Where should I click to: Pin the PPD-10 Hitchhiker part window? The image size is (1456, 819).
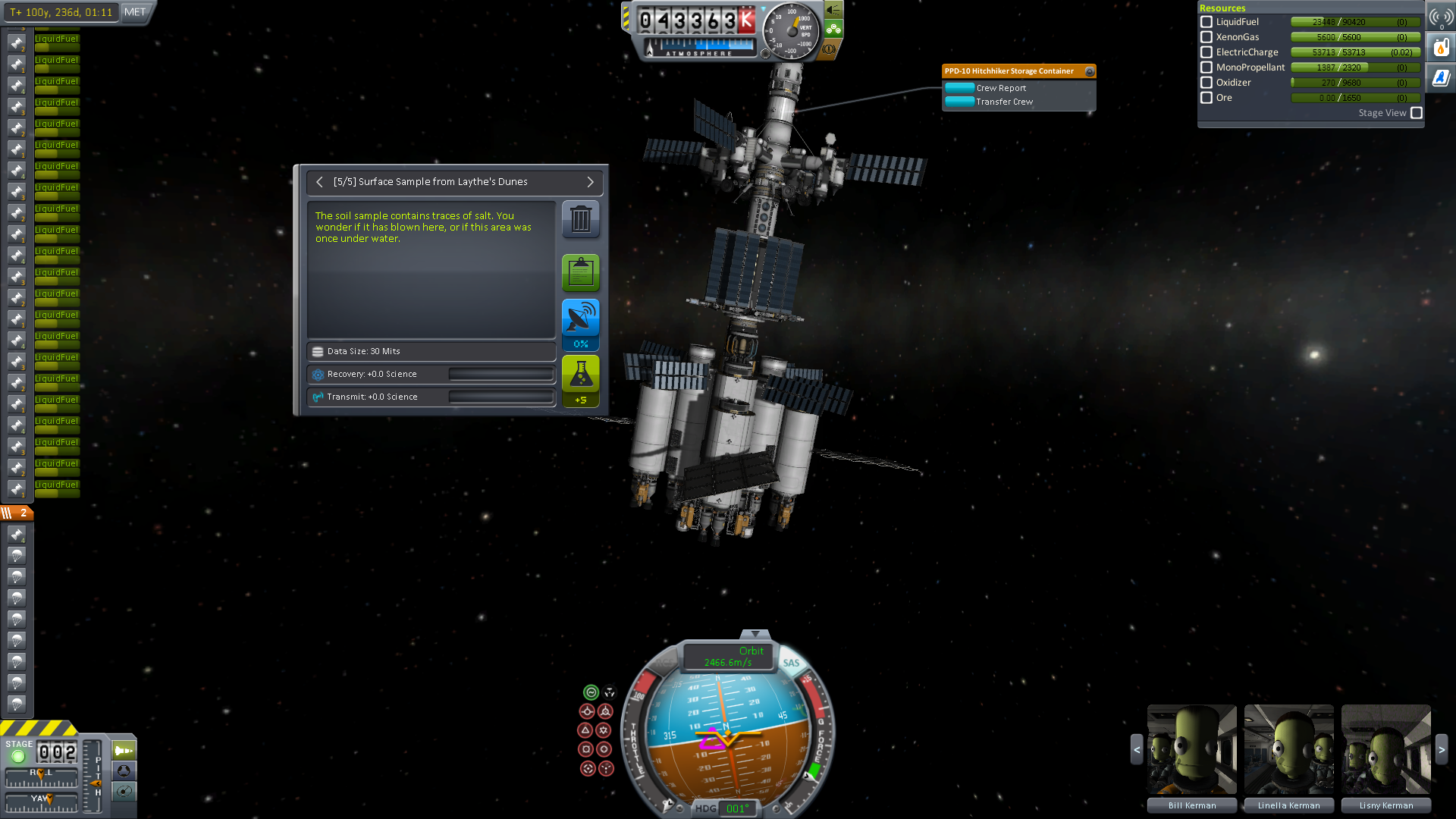tap(1090, 71)
